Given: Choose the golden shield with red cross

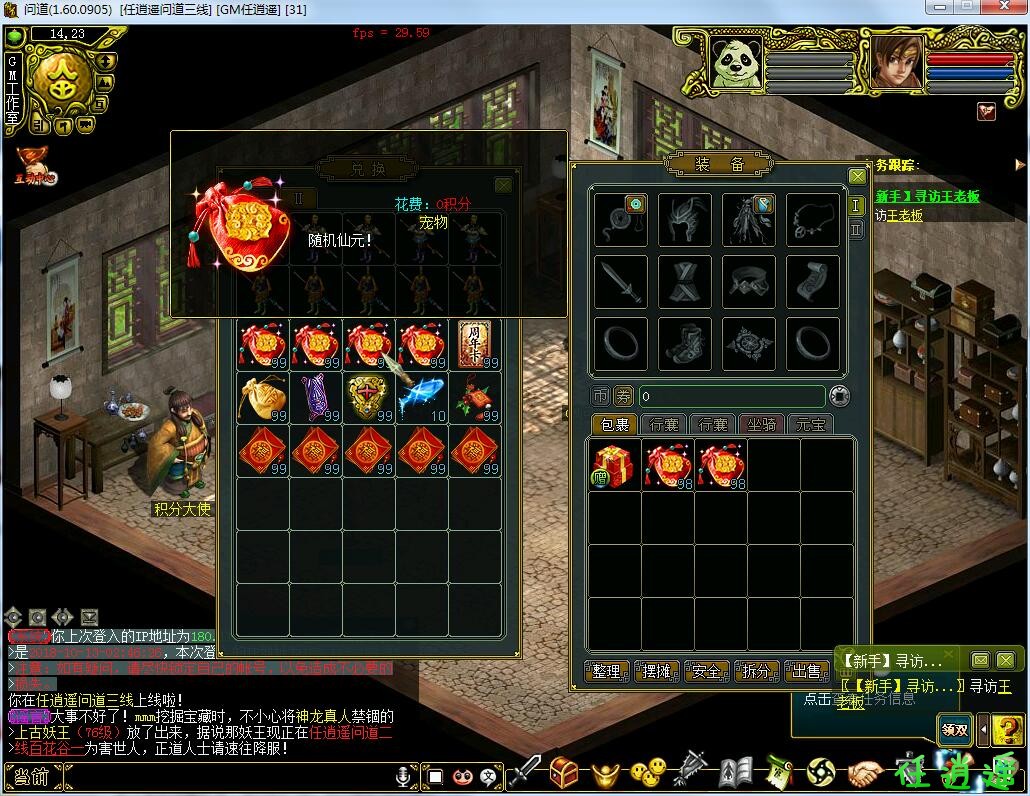Looking at the screenshot, I should [x=368, y=397].
